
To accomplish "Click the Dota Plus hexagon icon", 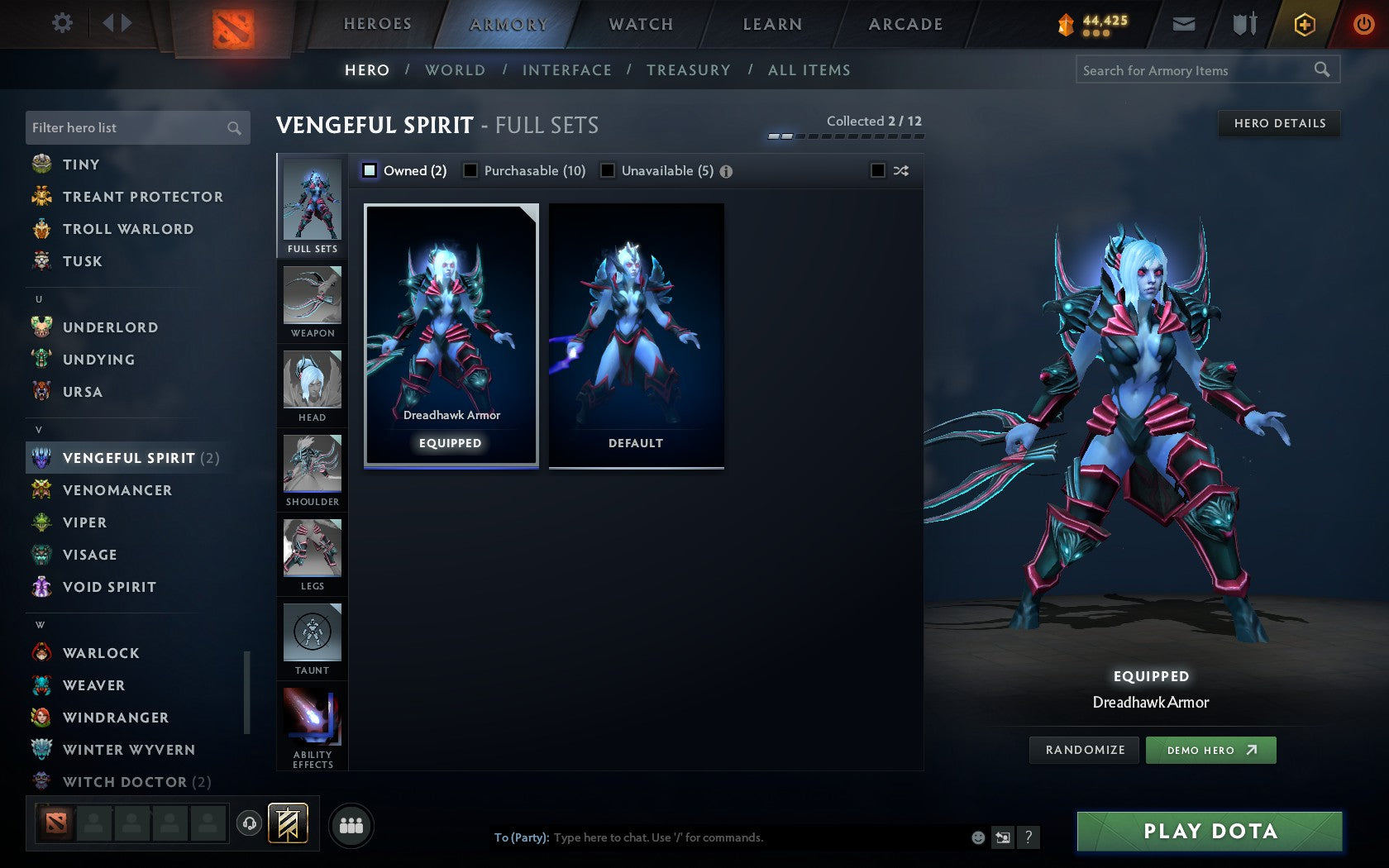I will click(1305, 24).
